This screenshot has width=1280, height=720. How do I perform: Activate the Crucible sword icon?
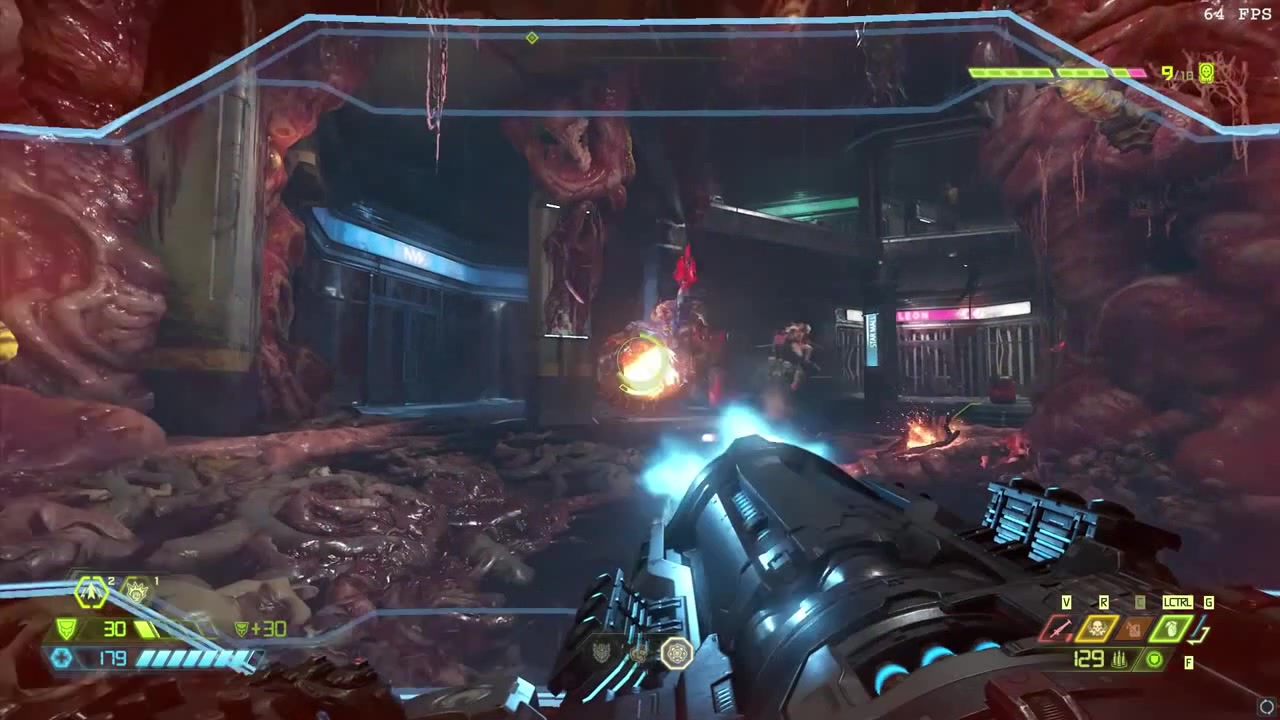(1056, 629)
